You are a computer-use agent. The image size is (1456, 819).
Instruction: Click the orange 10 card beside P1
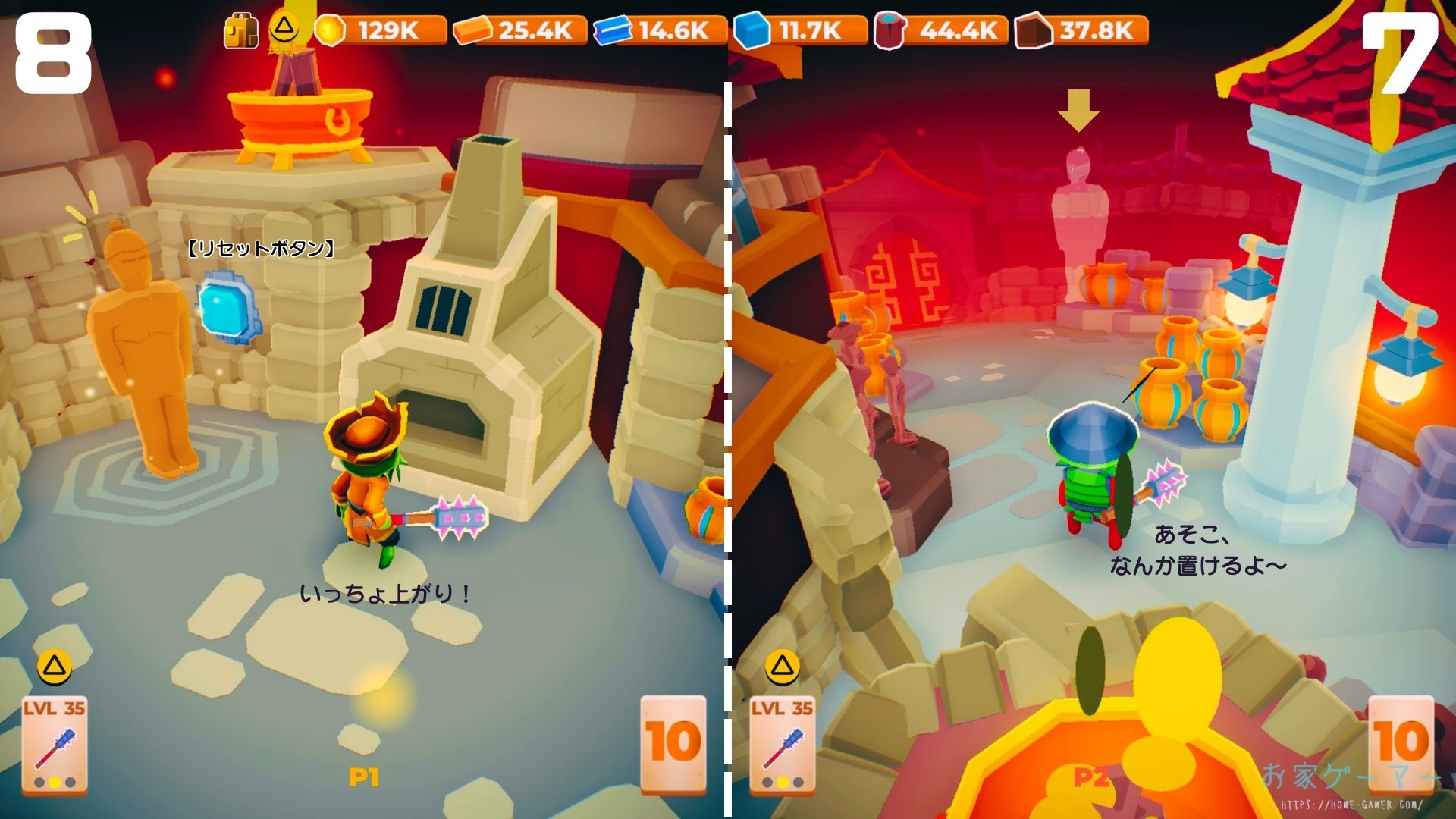pos(673,743)
